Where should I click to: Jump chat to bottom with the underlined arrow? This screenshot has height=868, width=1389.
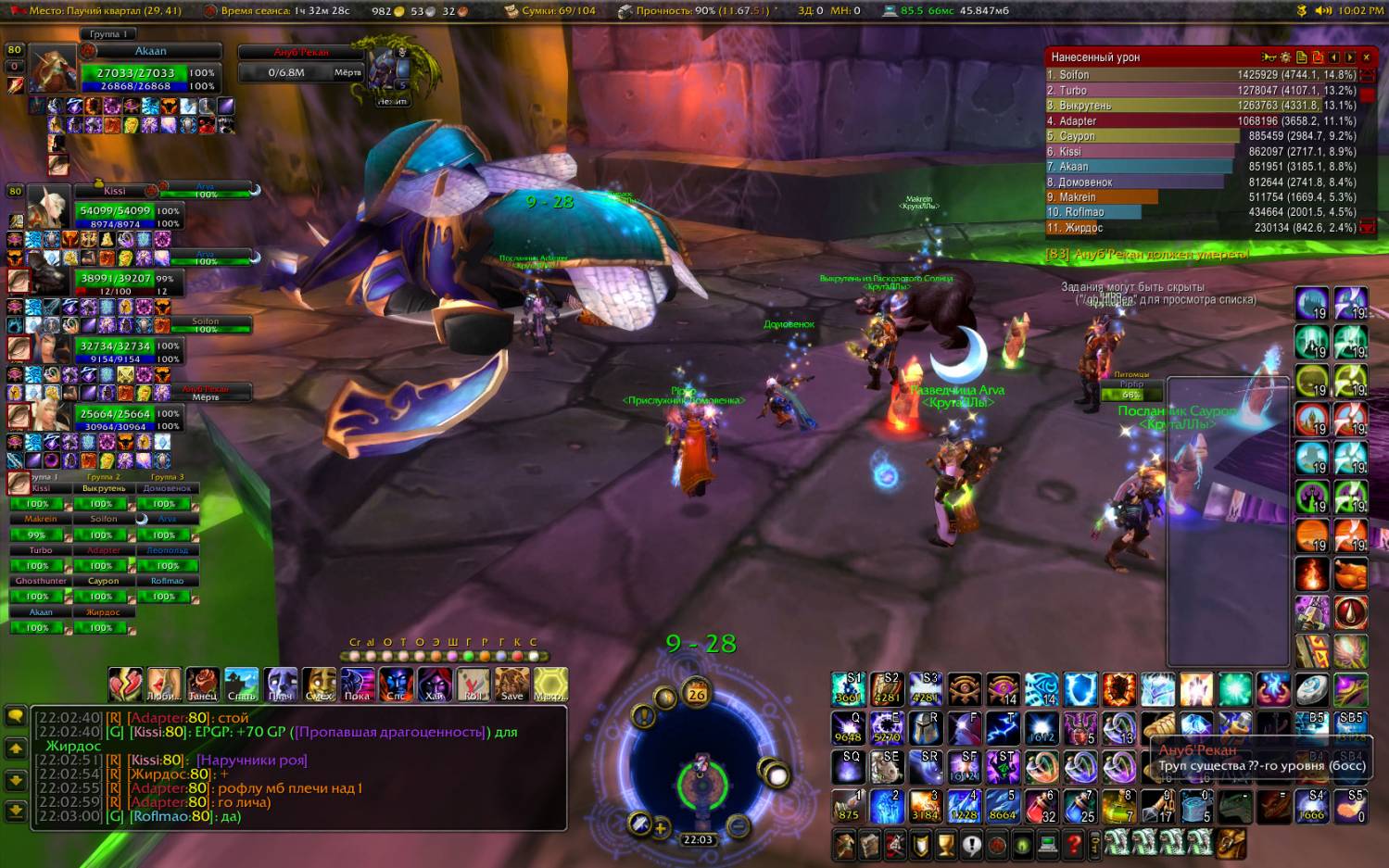(x=16, y=811)
